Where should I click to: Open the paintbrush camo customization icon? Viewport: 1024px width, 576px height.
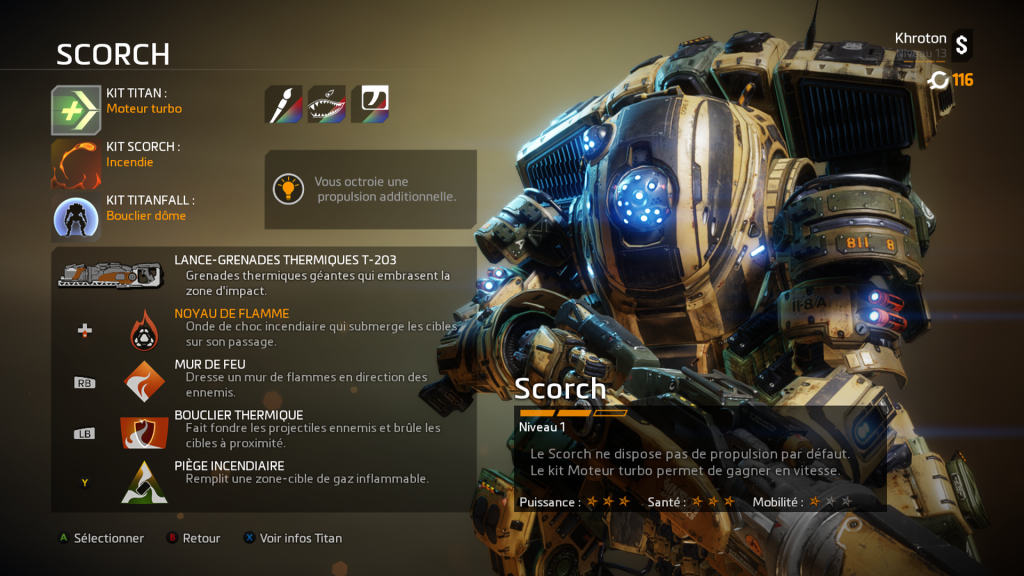(x=283, y=104)
